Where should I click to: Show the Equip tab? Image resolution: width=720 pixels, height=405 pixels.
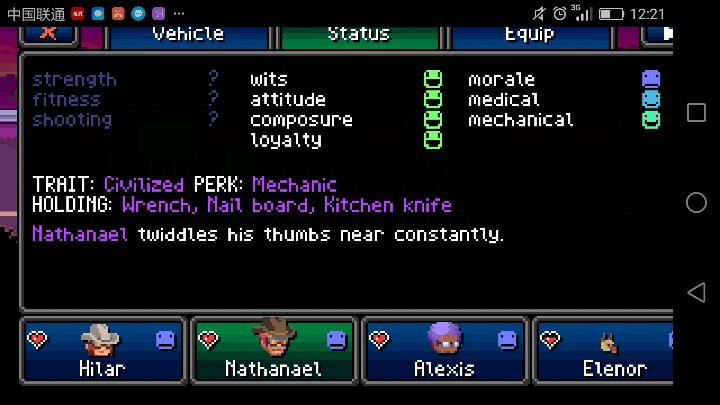529,34
